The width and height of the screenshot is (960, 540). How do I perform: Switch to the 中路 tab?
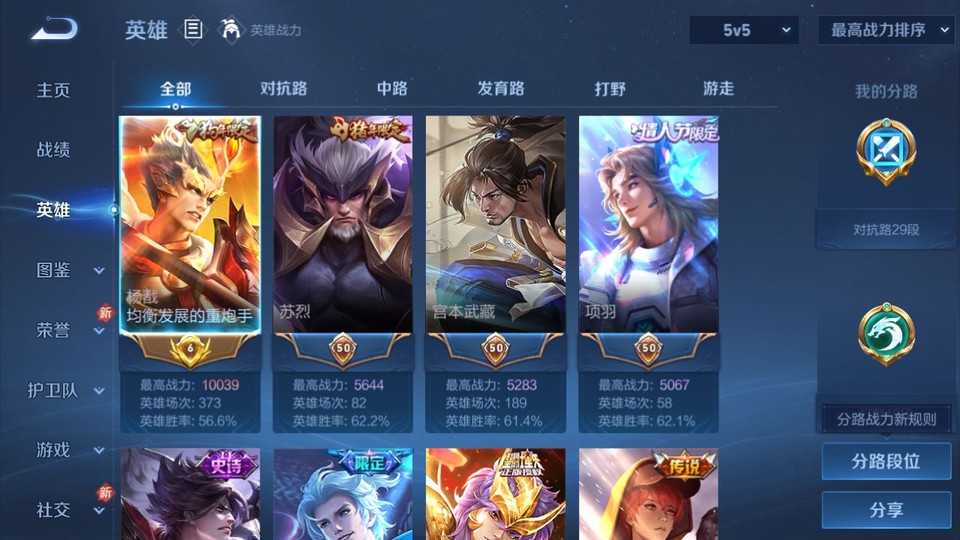pos(392,89)
